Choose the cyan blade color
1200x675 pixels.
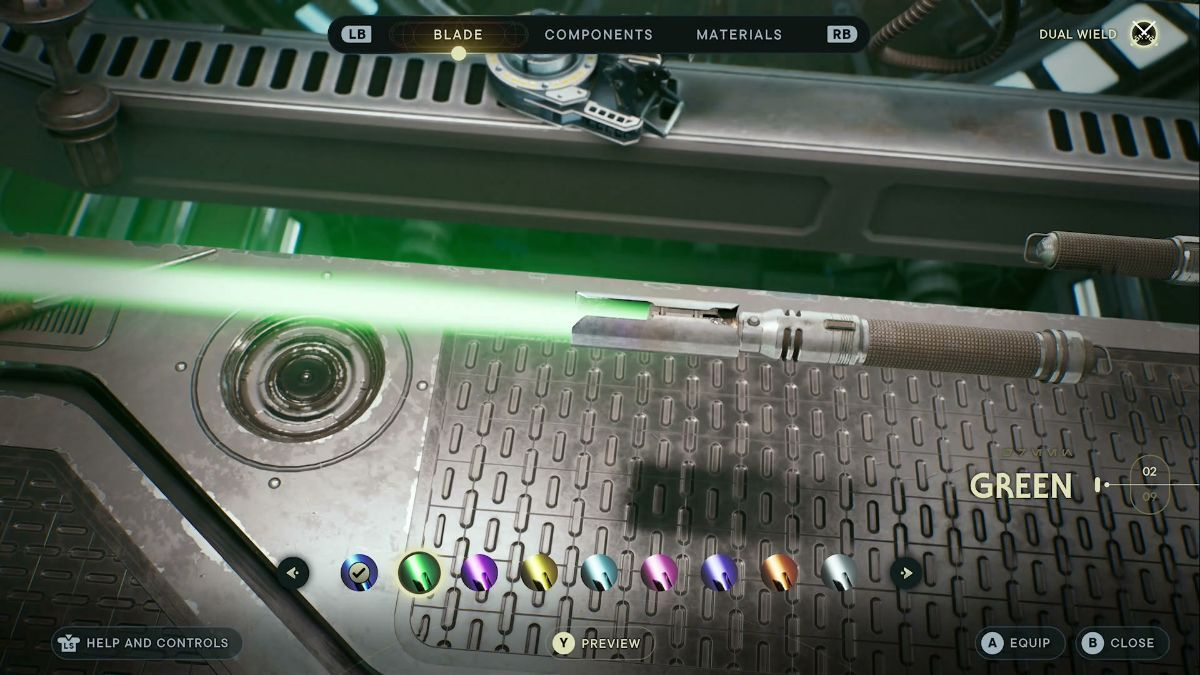(599, 573)
